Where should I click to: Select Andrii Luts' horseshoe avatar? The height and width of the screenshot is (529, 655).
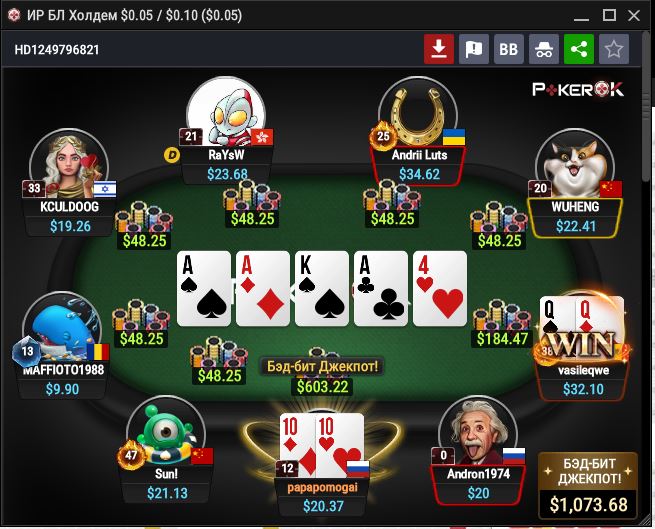[418, 113]
